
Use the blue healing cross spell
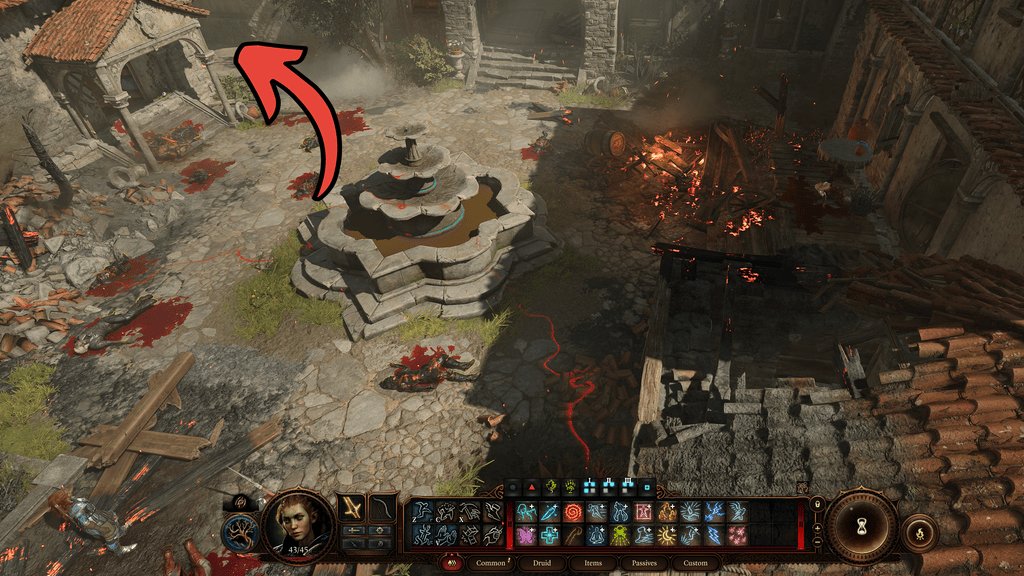(550, 535)
